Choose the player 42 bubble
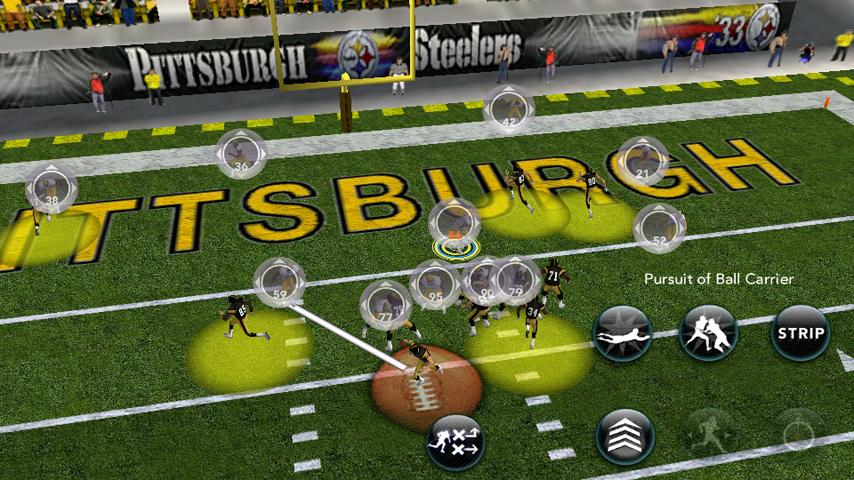Viewport: 854px width, 480px height. point(509,110)
